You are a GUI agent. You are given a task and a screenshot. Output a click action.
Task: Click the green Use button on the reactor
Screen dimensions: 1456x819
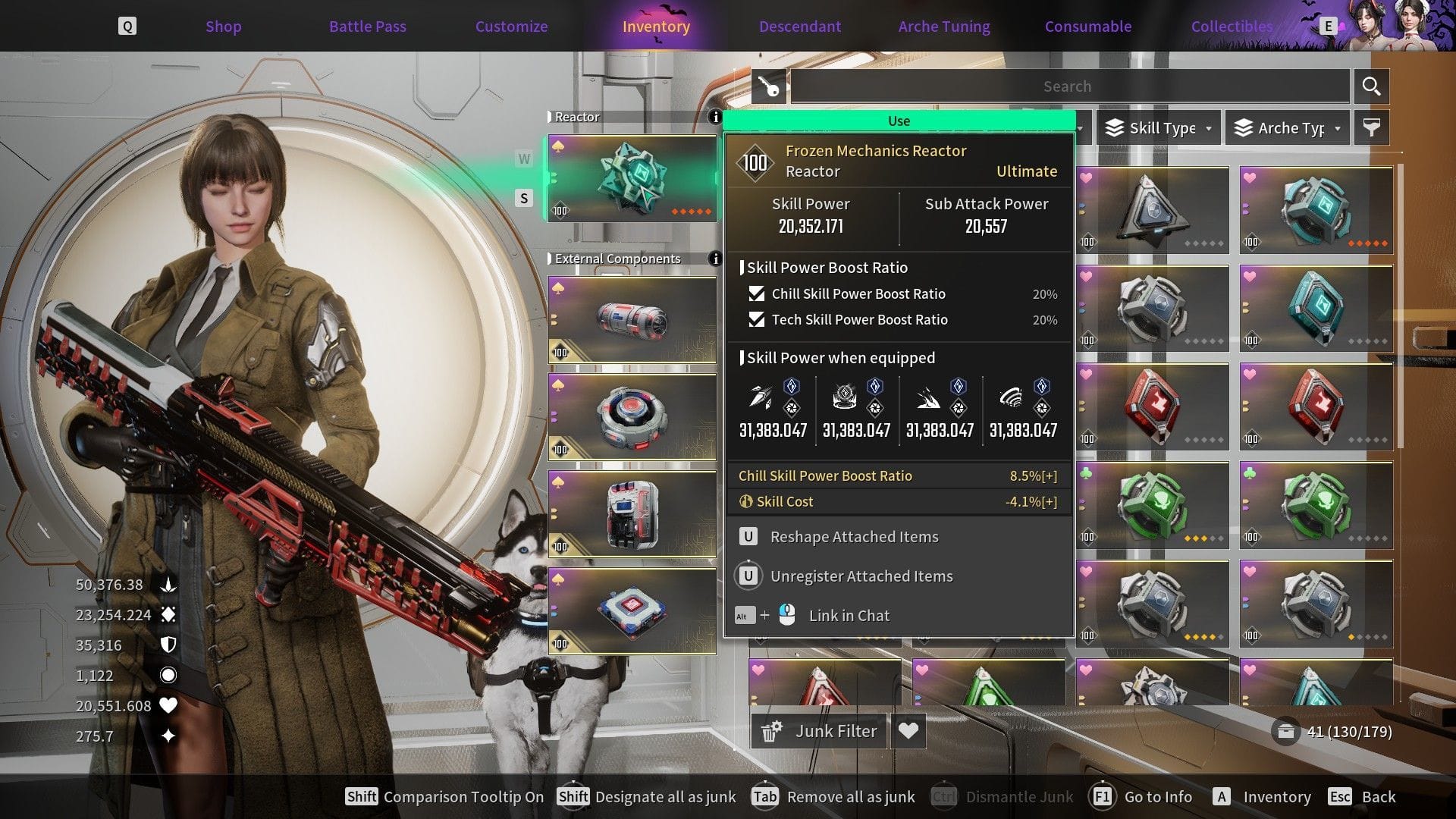click(899, 120)
